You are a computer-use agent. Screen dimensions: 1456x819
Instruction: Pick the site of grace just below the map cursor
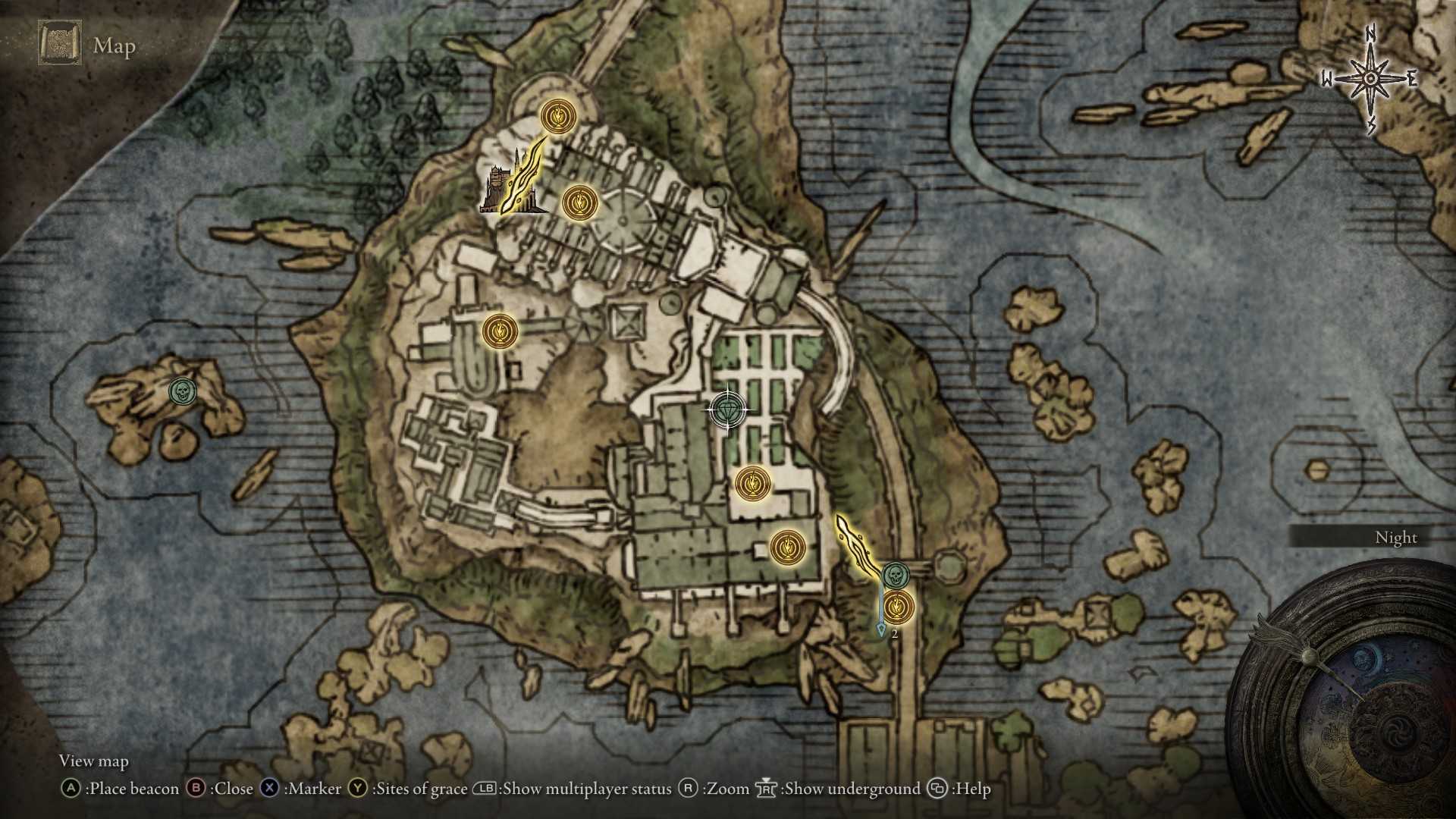point(752,483)
